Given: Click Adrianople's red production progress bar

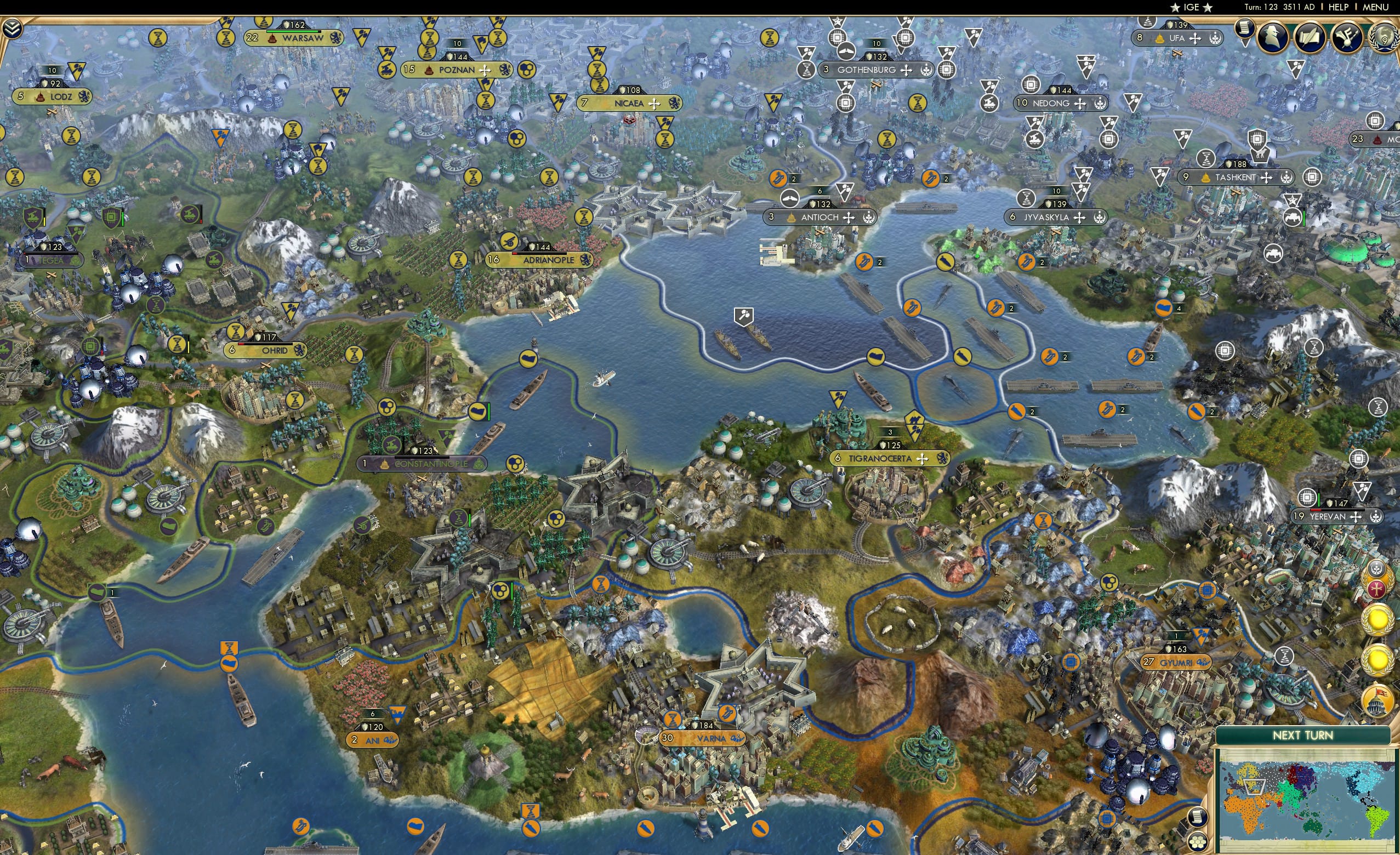Looking at the screenshot, I should coord(515,254).
